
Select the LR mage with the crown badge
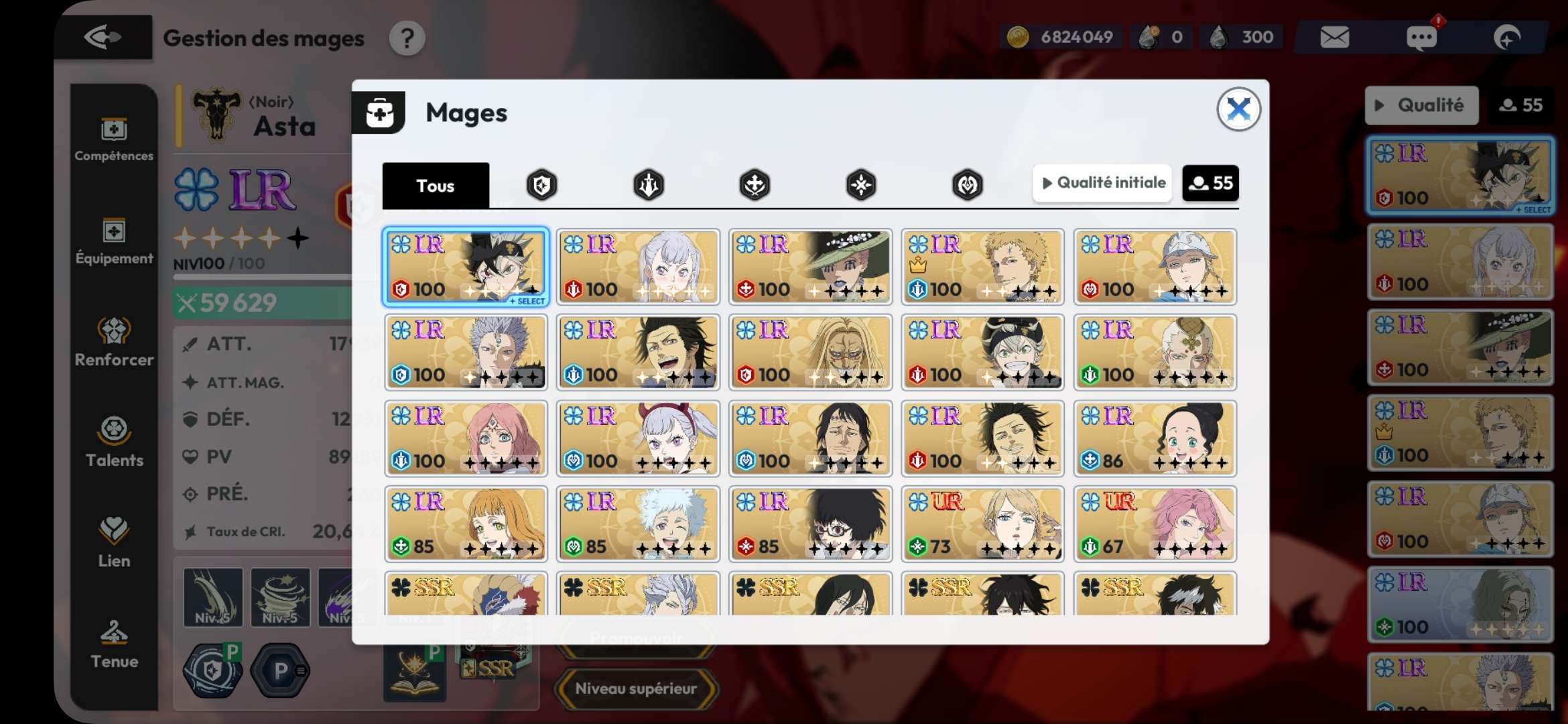point(982,267)
